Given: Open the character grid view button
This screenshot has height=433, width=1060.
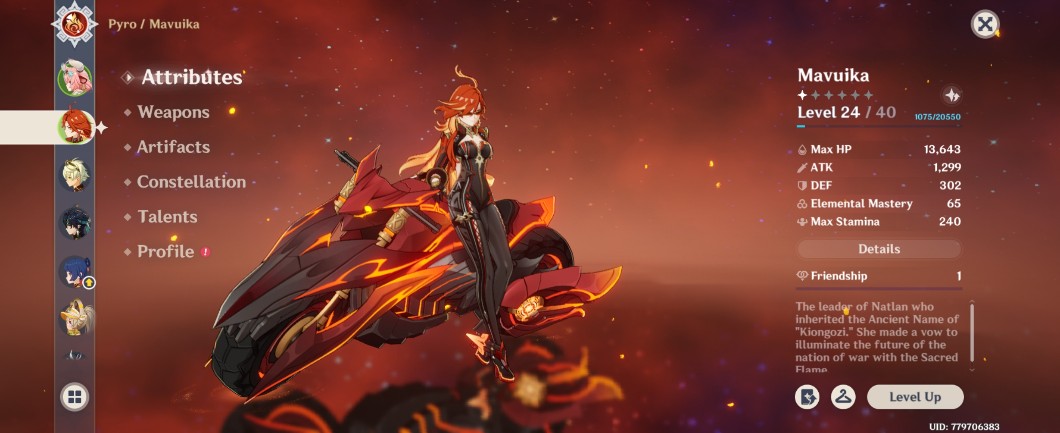Looking at the screenshot, I should [74, 397].
